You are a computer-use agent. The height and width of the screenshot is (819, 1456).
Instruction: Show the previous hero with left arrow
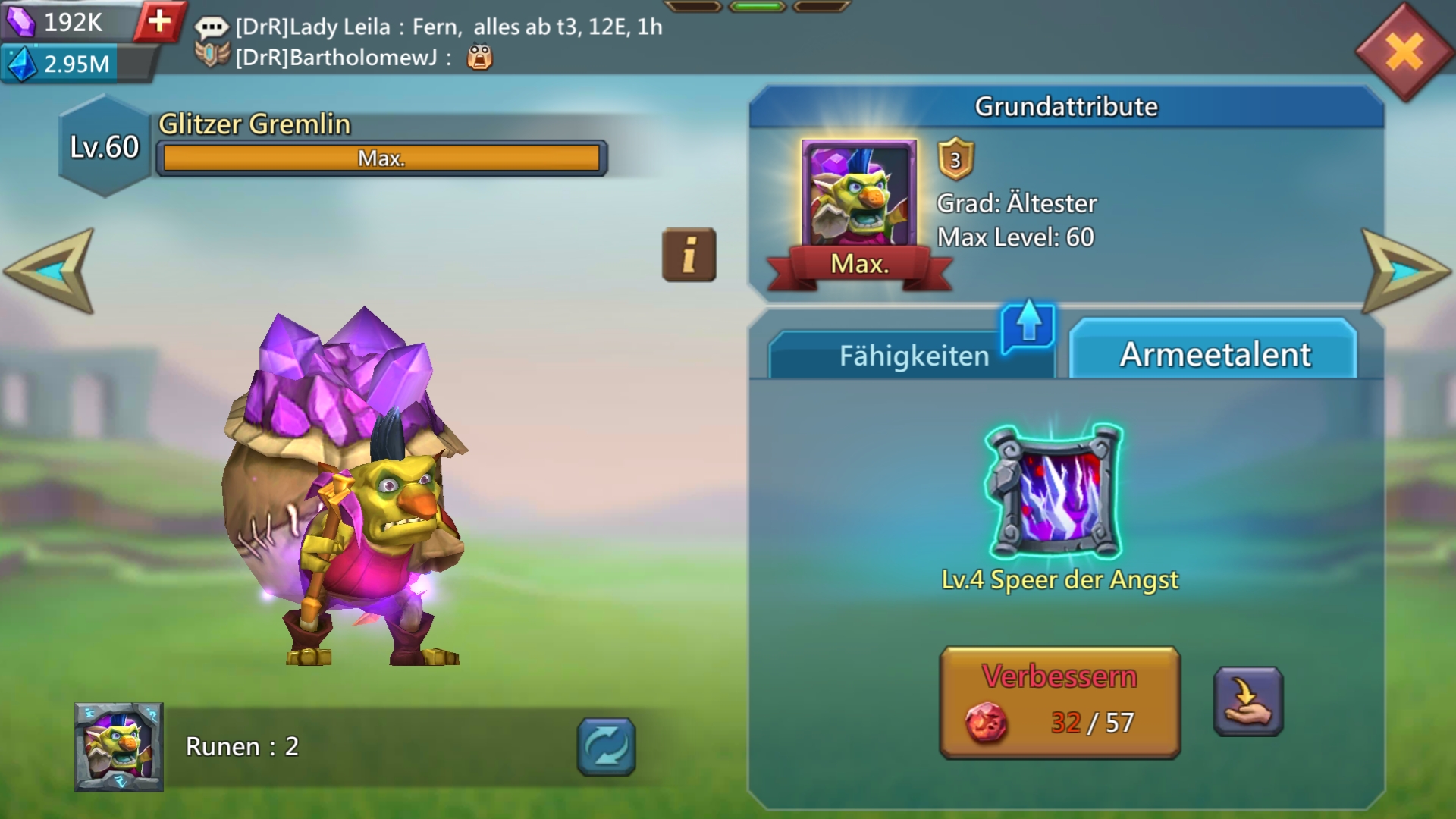pyautogui.click(x=50, y=270)
